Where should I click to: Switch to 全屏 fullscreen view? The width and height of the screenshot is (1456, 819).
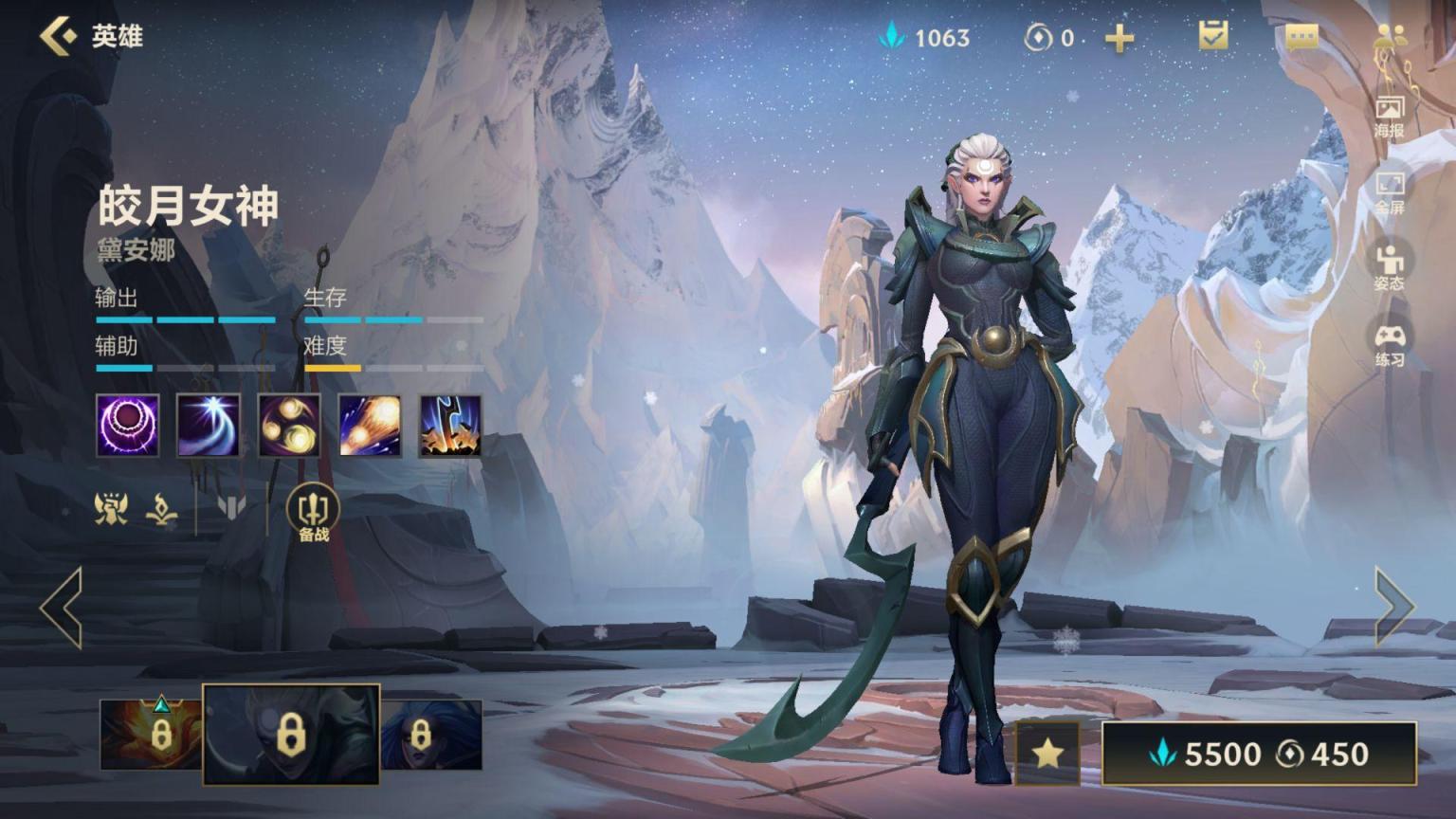(x=1390, y=192)
